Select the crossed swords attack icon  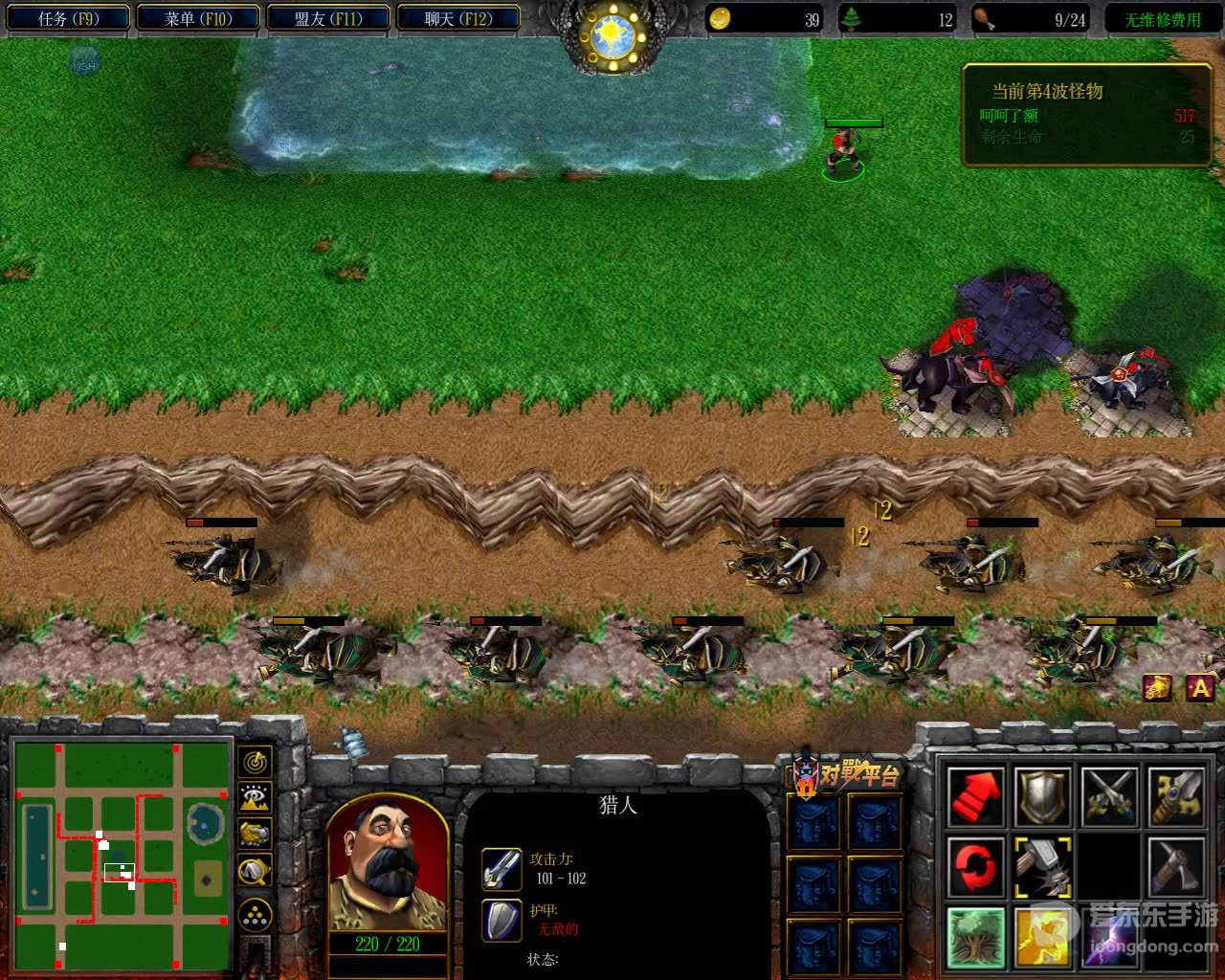(x=1108, y=796)
